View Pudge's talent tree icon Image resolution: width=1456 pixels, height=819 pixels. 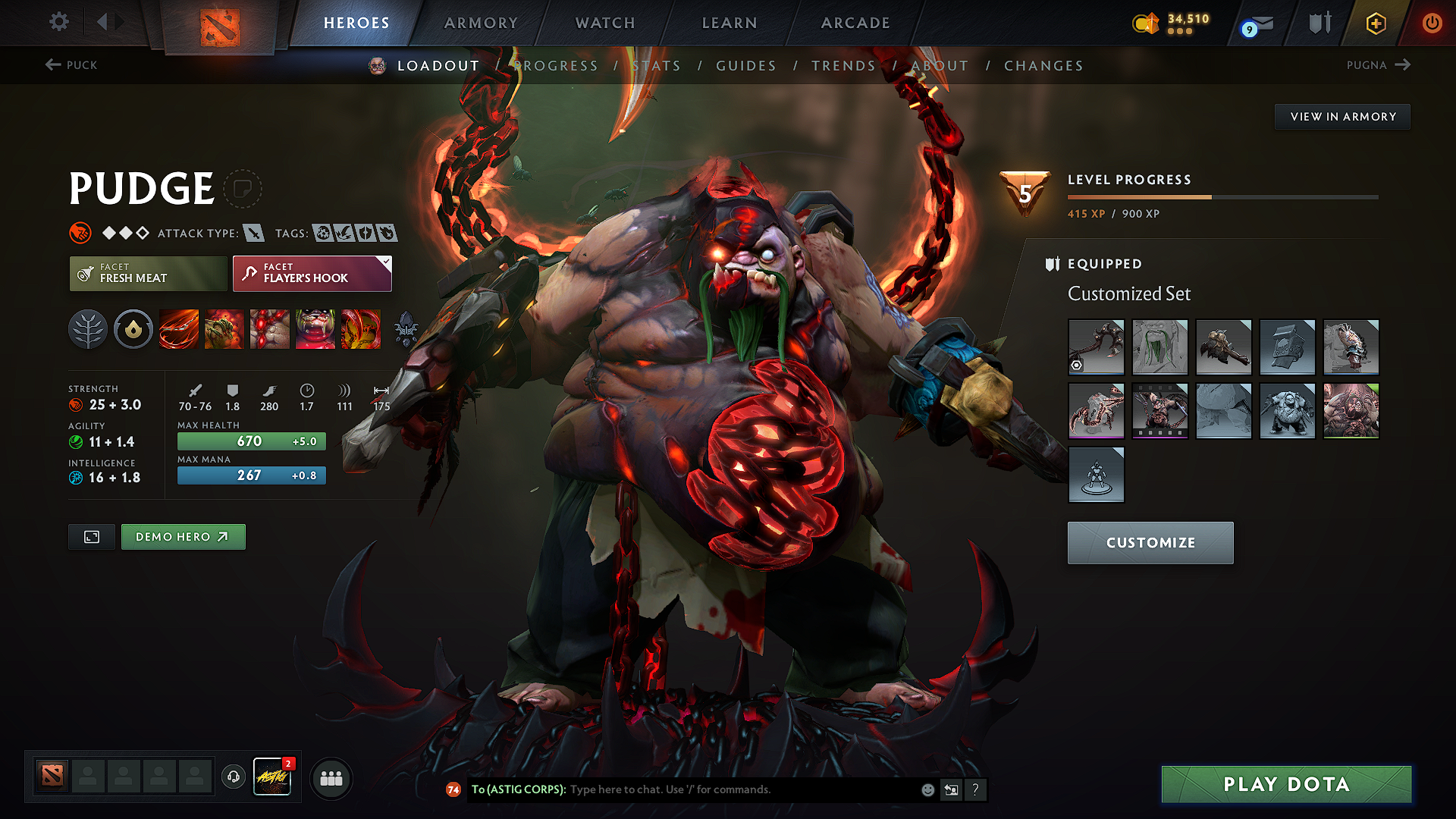88,329
